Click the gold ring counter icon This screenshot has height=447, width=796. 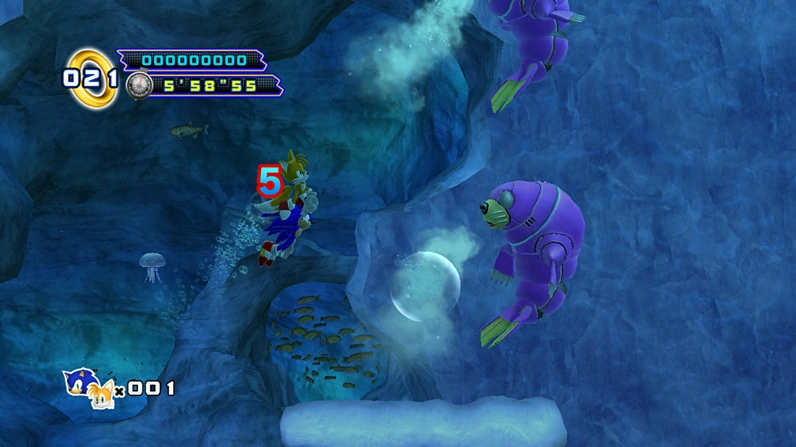91,77
